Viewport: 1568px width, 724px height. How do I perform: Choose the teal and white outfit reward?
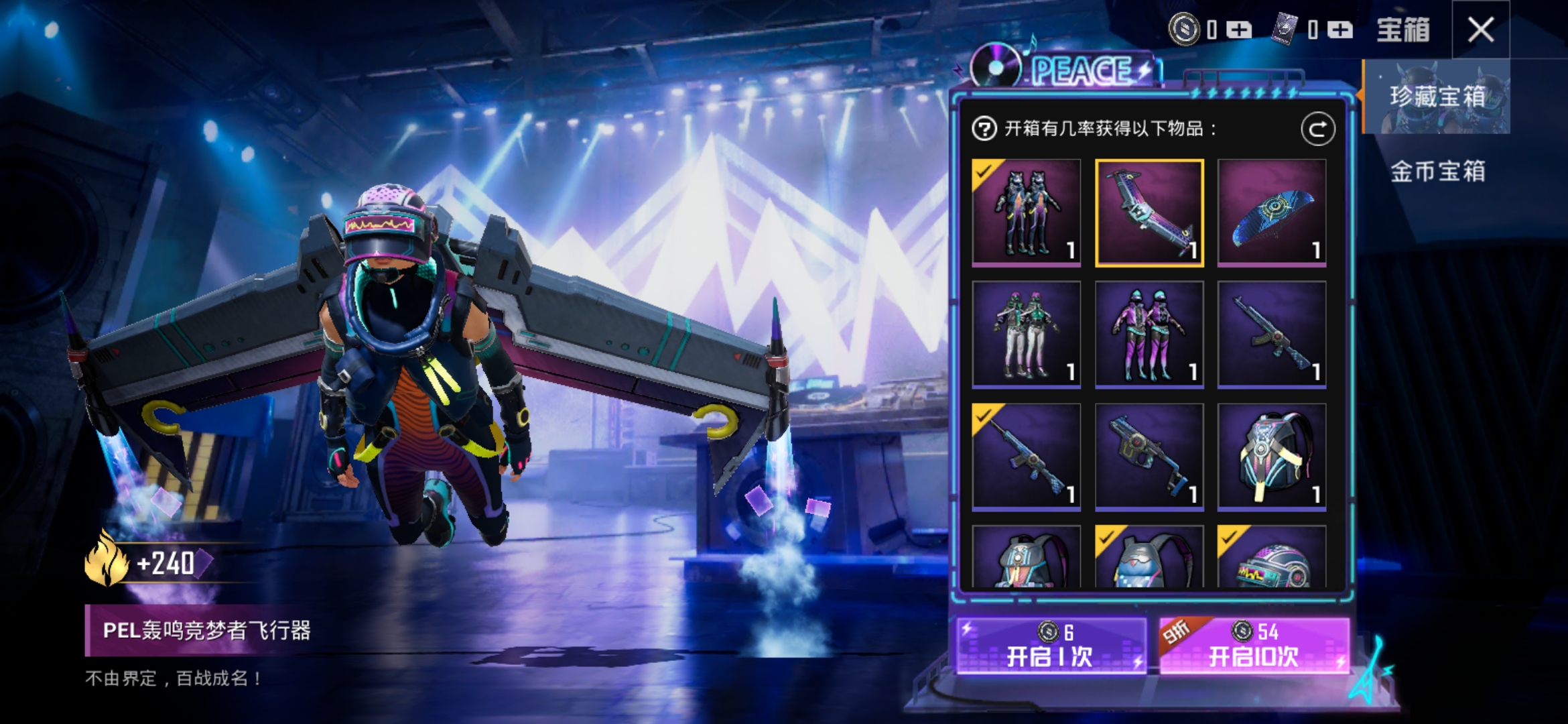coord(1027,335)
